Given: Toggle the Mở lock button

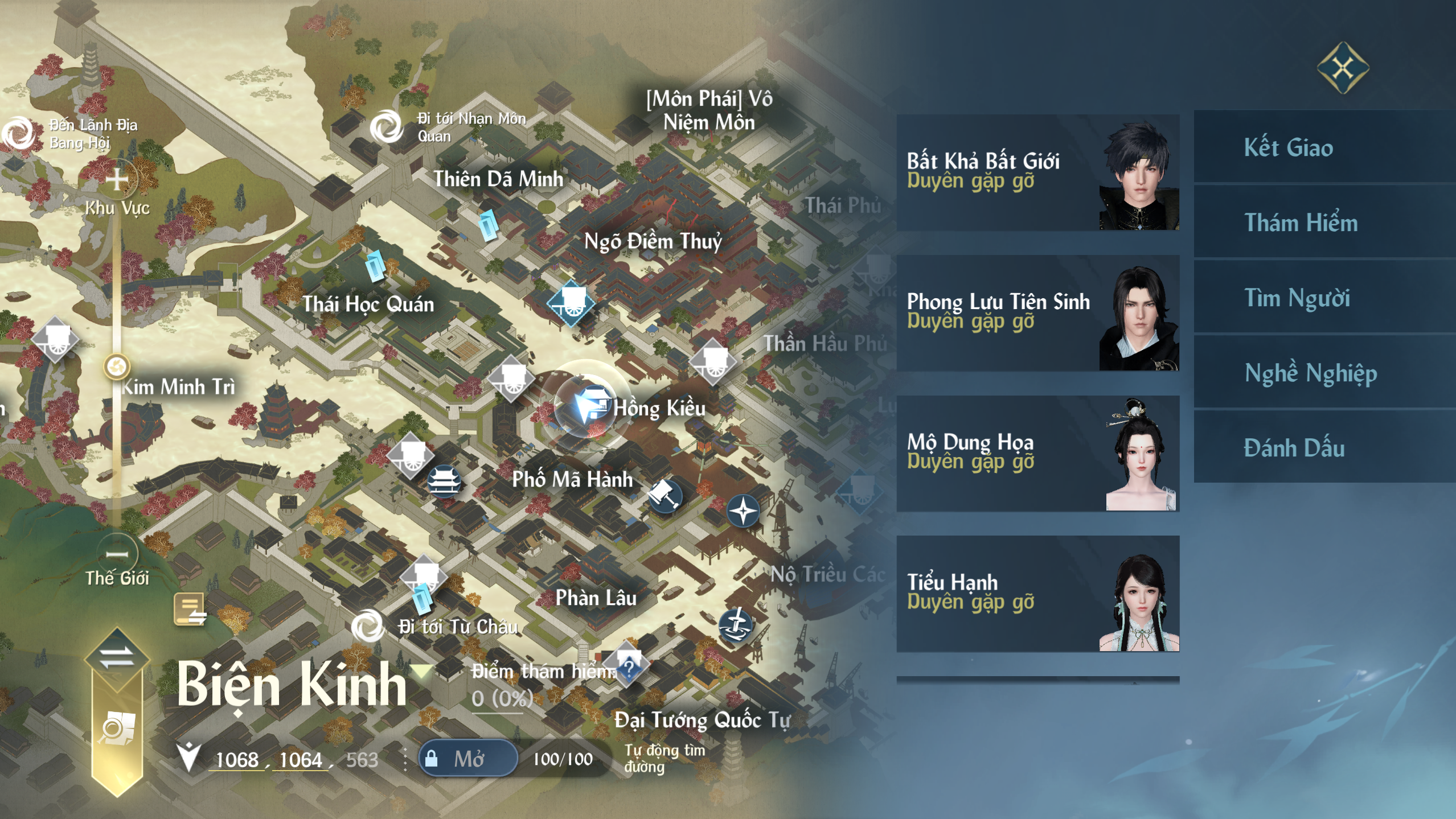Looking at the screenshot, I should 468,758.
